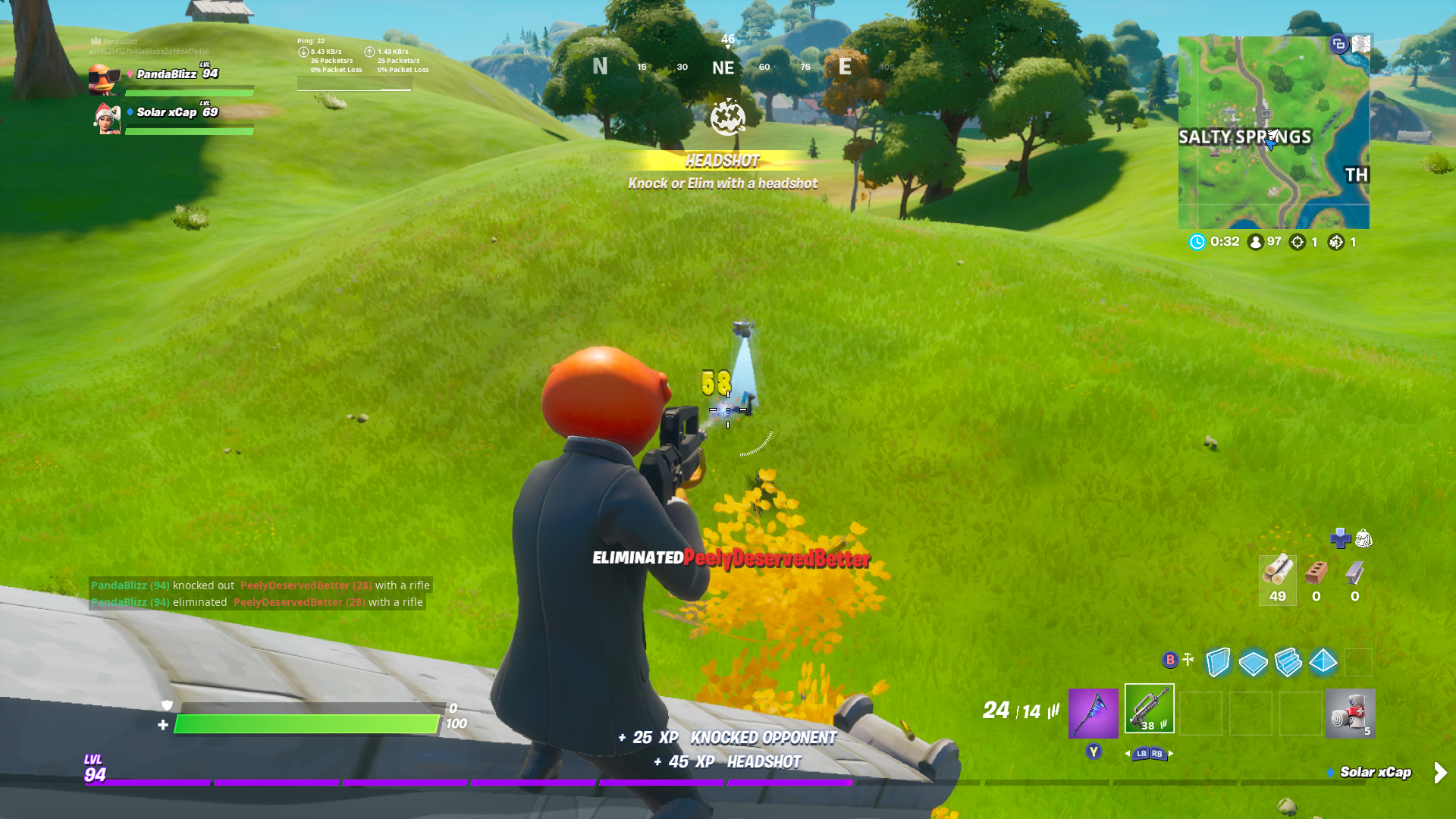Click the HEADSHOT challenge banner

coord(722,162)
